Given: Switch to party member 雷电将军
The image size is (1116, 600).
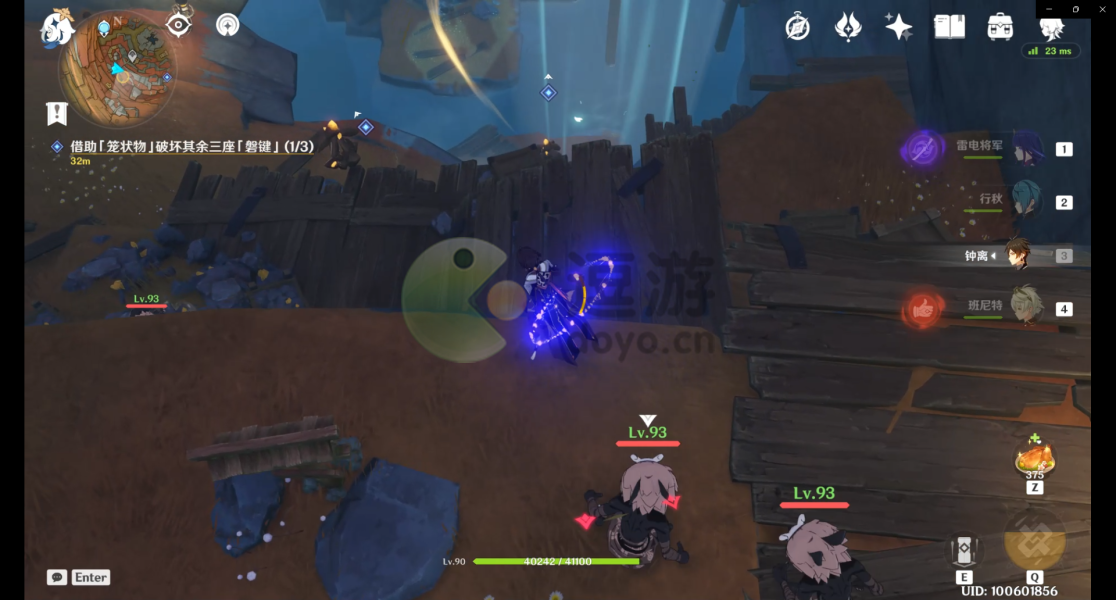Looking at the screenshot, I should [1026, 149].
